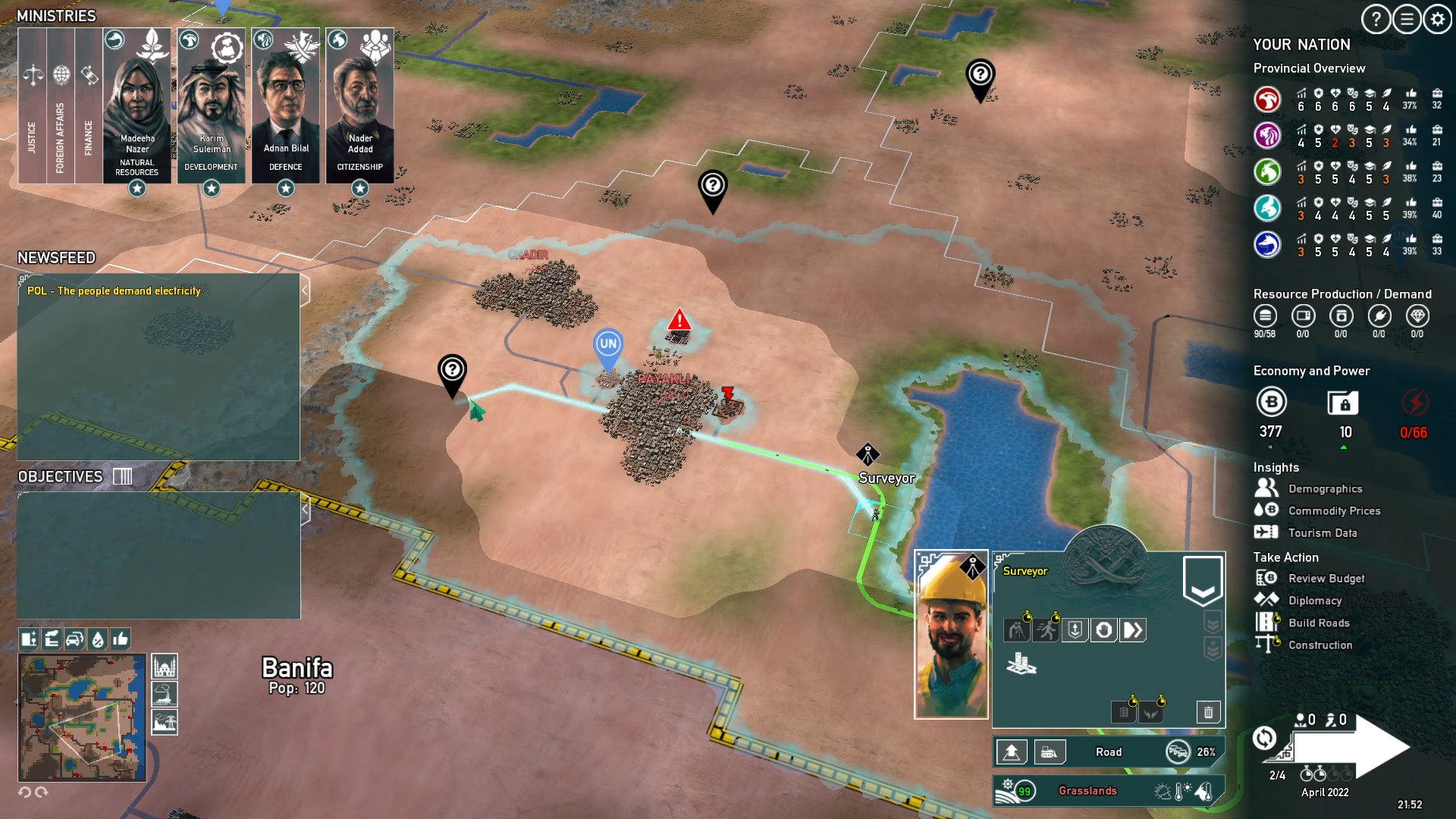The width and height of the screenshot is (1456, 819).
Task: Select the Build Roads icon under Take Action
Action: point(1265,623)
